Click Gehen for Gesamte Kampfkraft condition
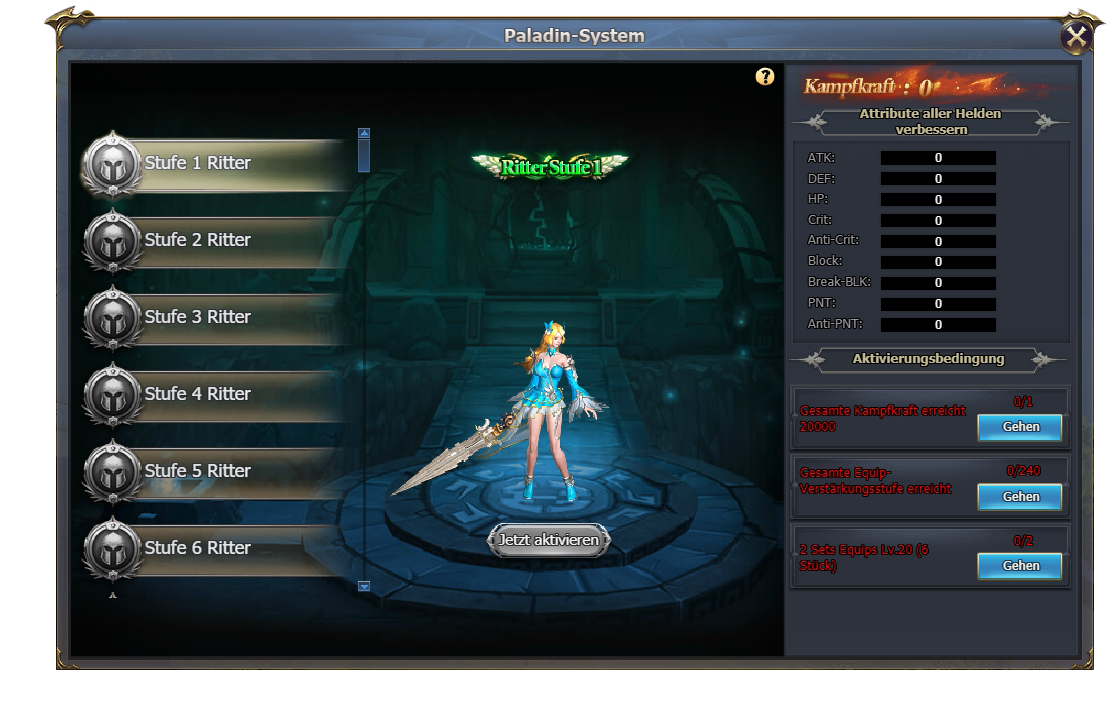 (x=1020, y=427)
